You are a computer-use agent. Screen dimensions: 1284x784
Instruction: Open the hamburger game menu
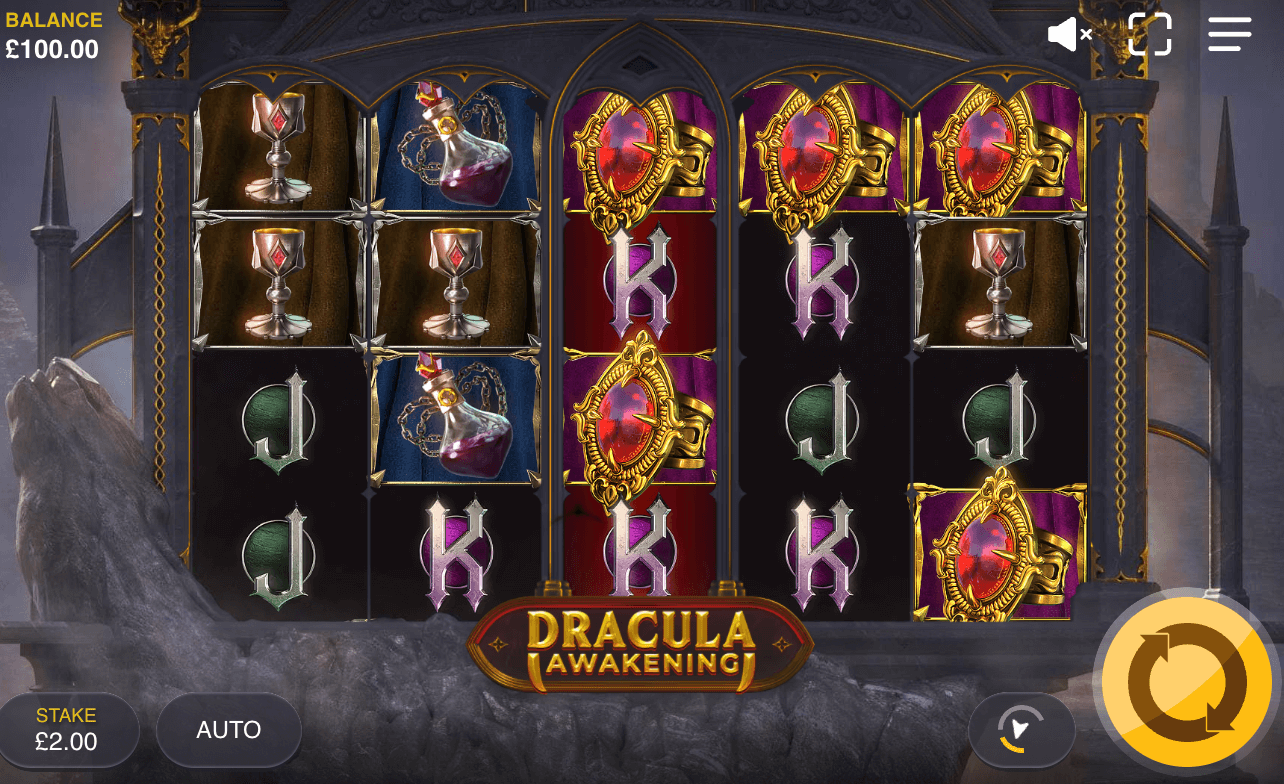coord(1229,34)
